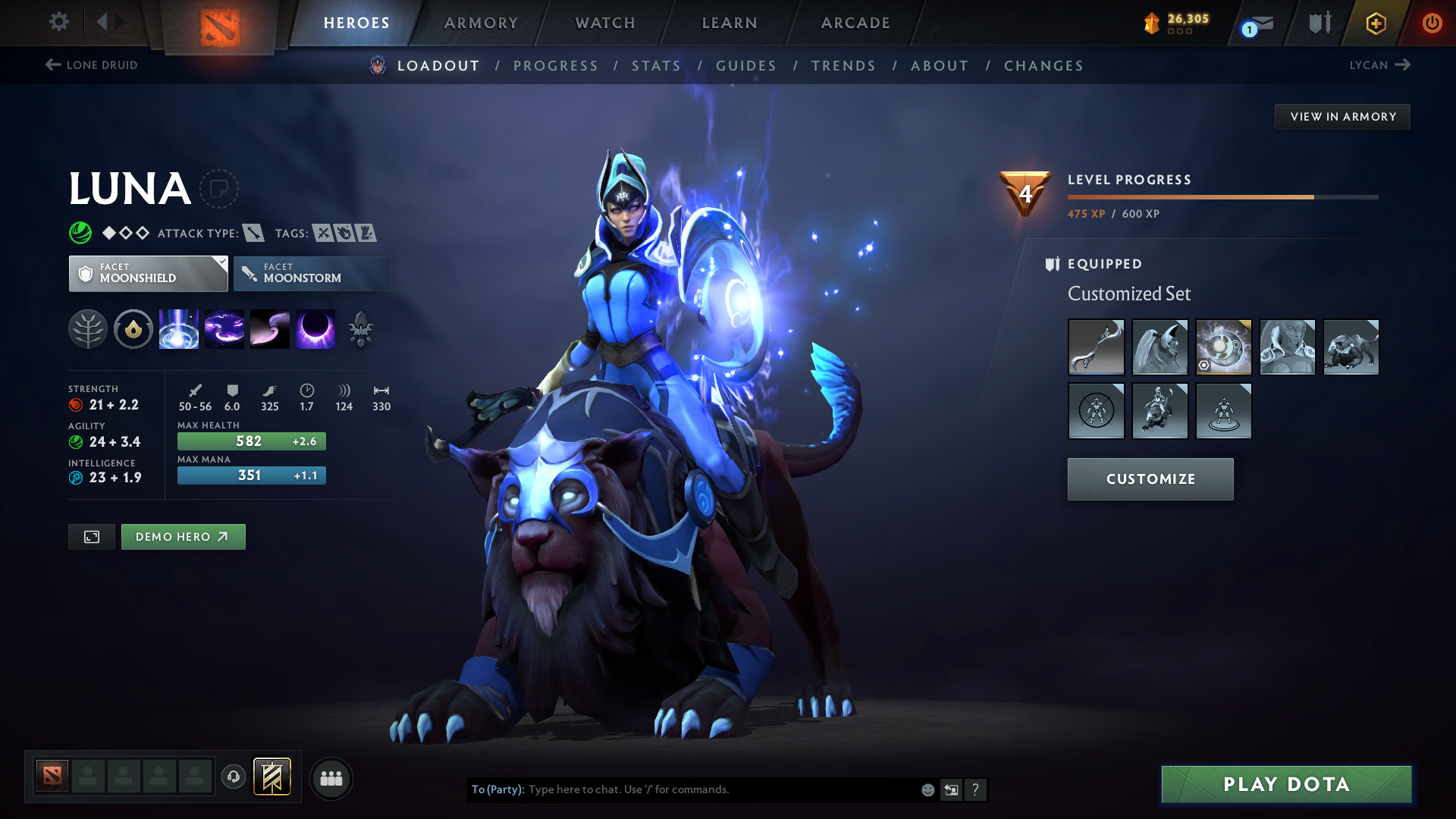Click the party chat input field
Screen dimensions: 1456x819
point(720,789)
